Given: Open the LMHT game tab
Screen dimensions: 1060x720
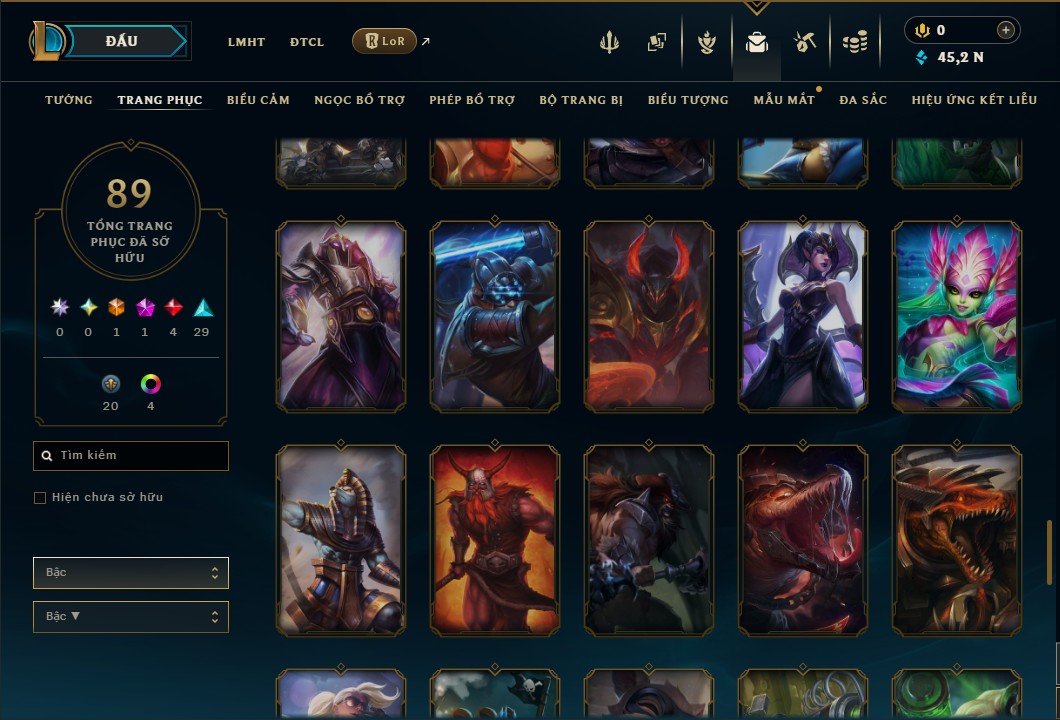Looking at the screenshot, I should (x=246, y=42).
